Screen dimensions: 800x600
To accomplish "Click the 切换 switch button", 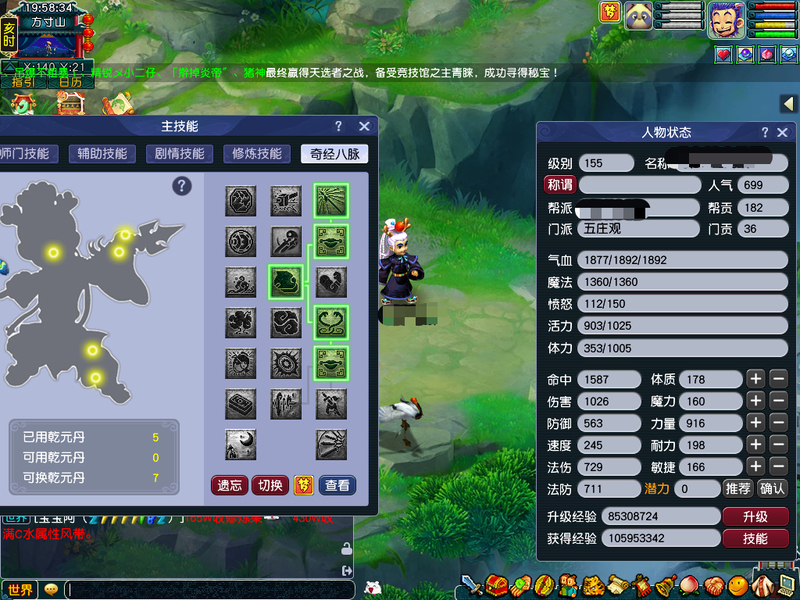I will [x=270, y=485].
